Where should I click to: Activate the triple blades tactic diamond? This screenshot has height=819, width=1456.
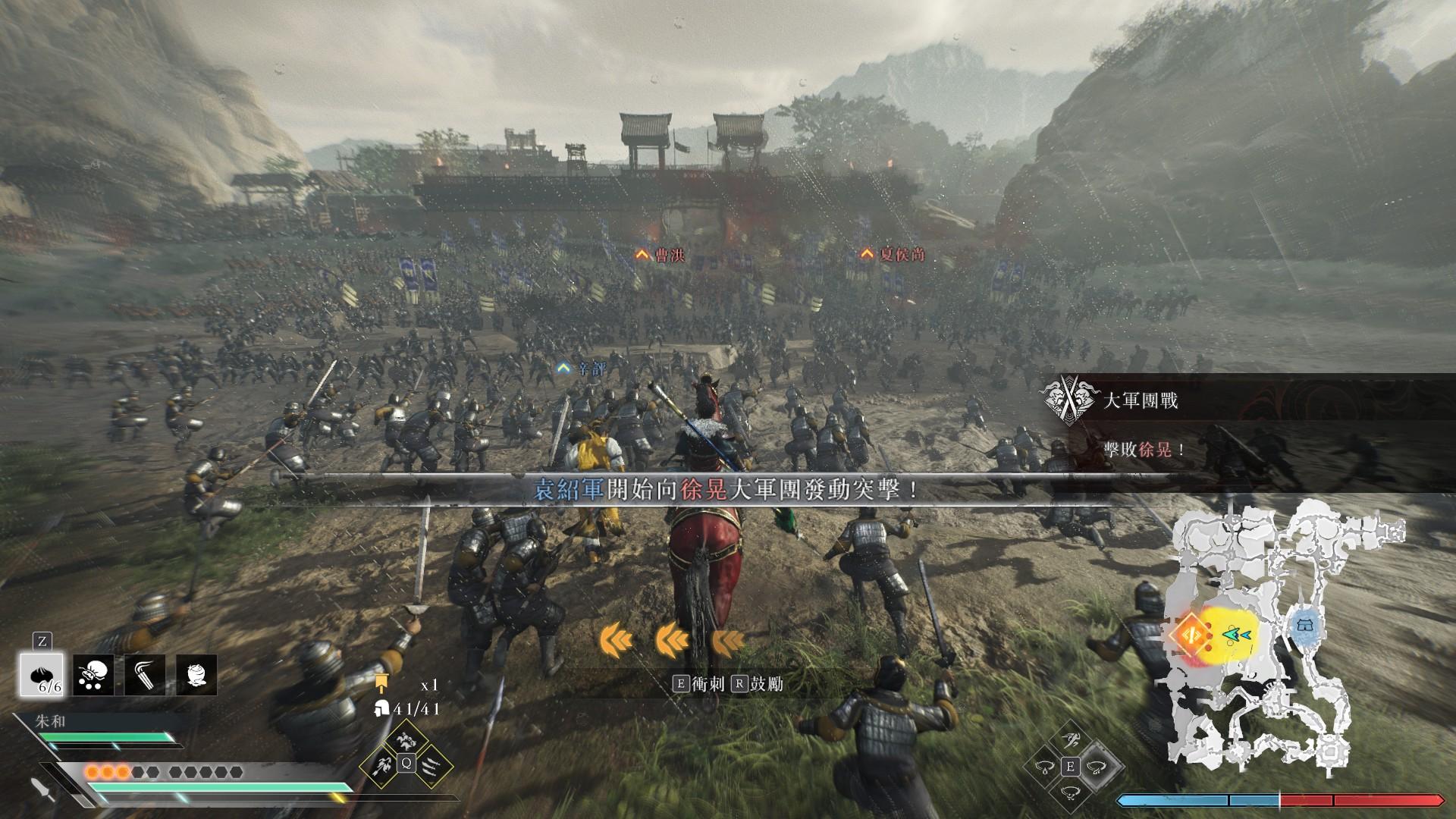click(x=432, y=765)
